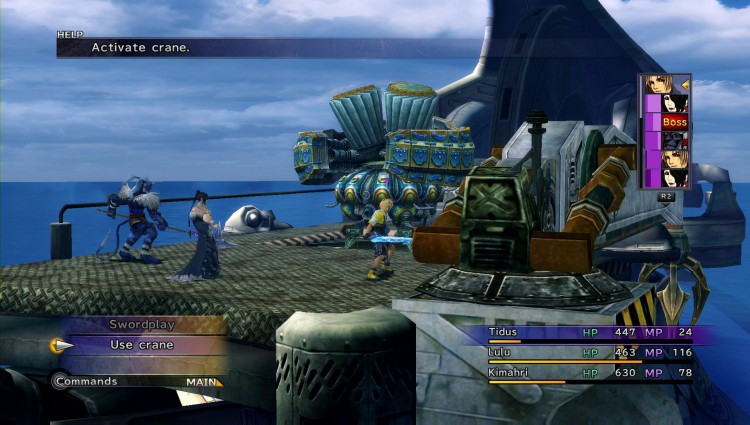
Task: Select Tidus's party status row
Action: [588, 333]
